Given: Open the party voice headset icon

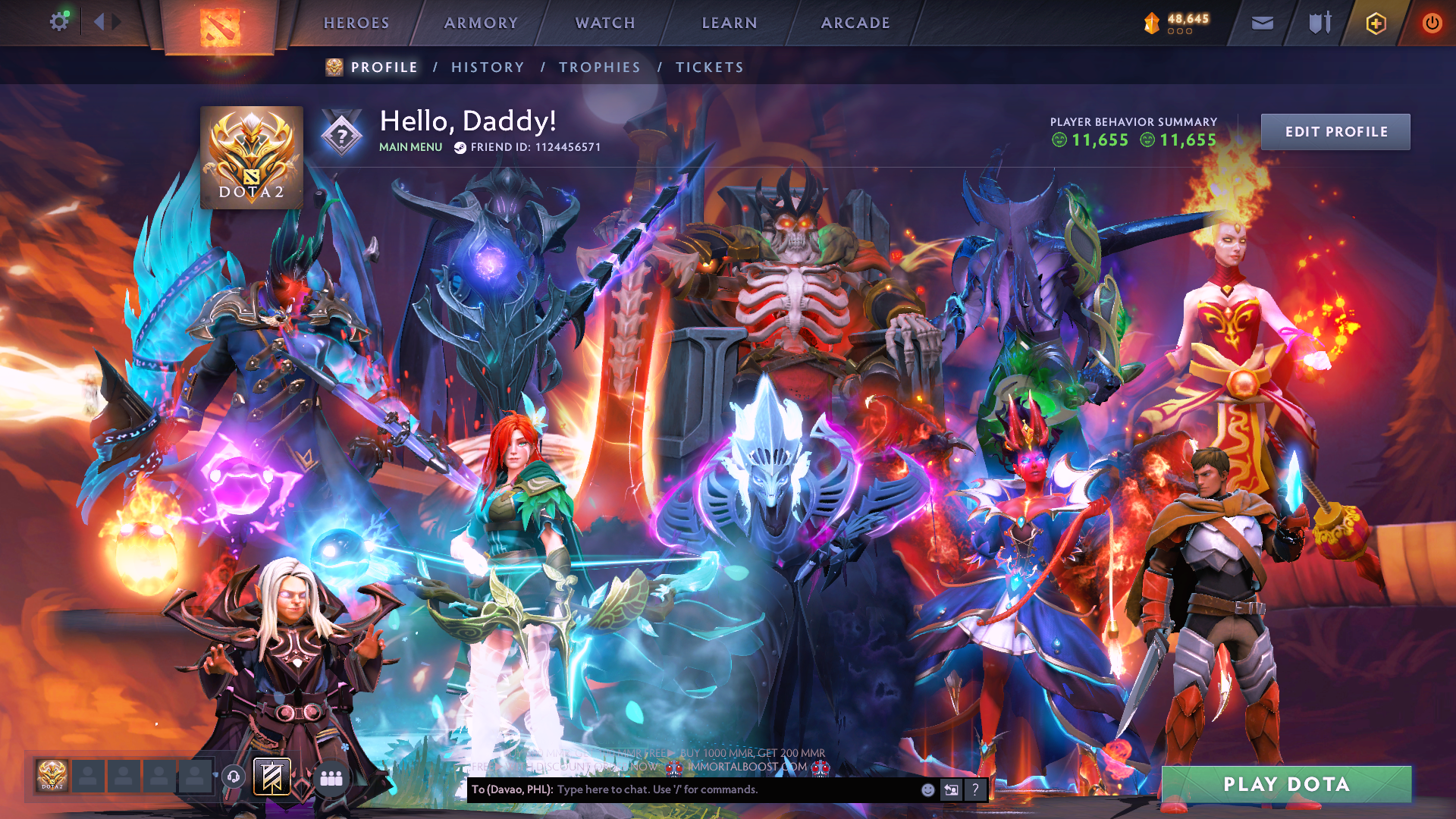Looking at the screenshot, I should click(234, 777).
